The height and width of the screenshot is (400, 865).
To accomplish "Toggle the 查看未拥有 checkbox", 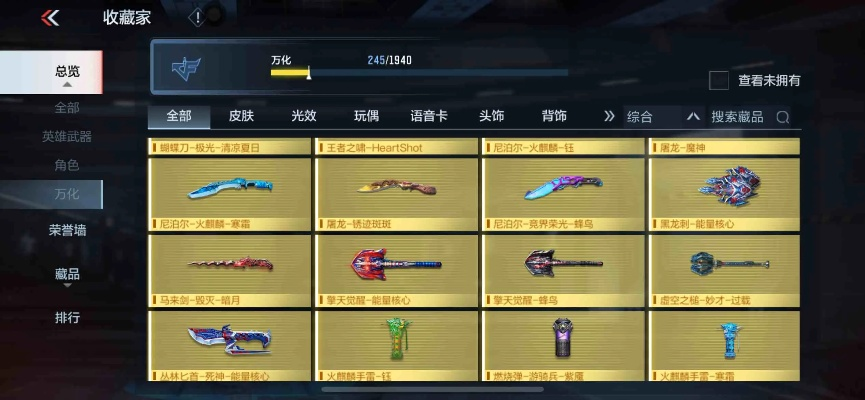I will point(718,80).
